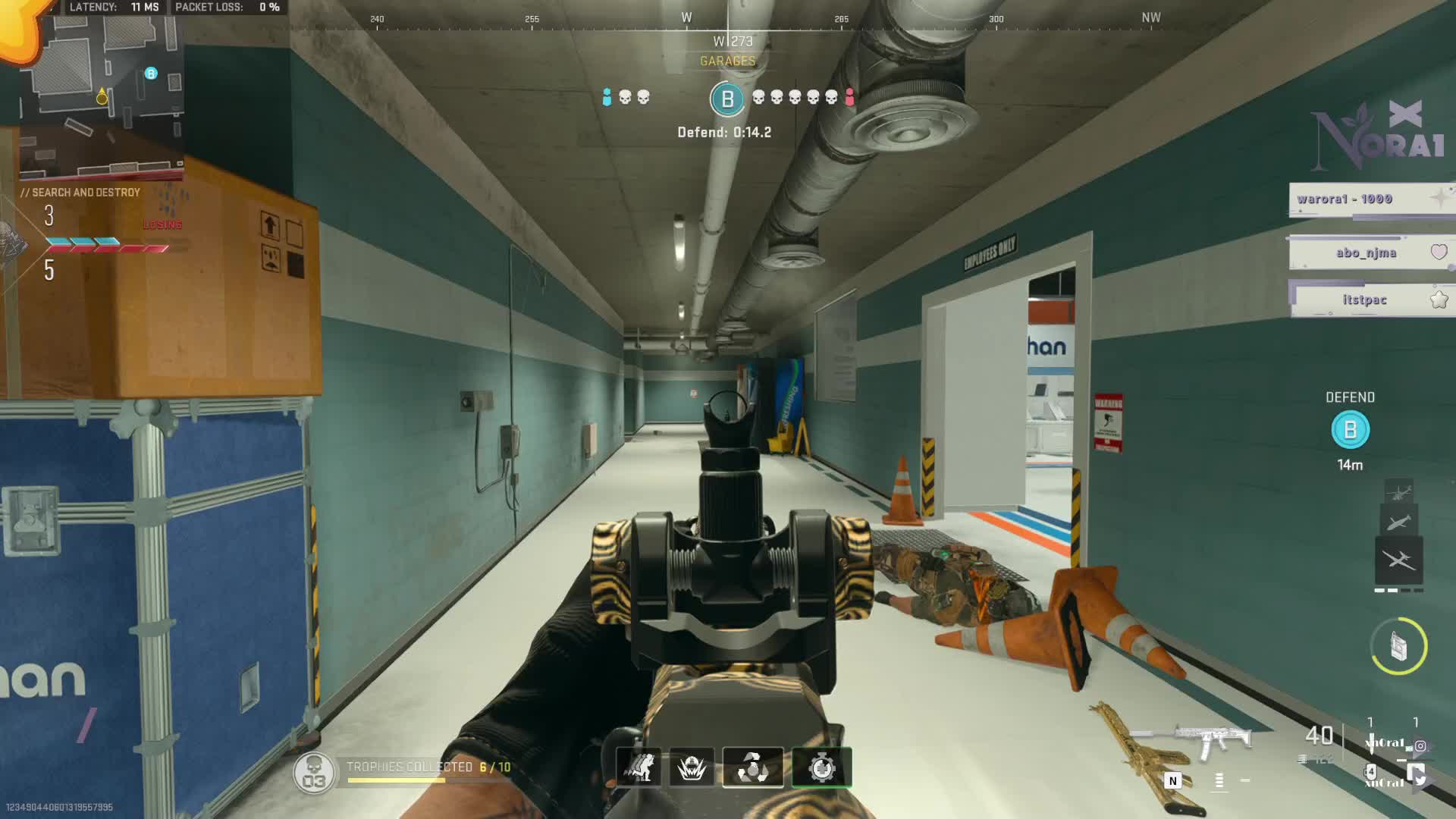Viewport: 1456px width, 819px height.
Task: Click the skull trophies collected badge
Action: tap(313, 773)
